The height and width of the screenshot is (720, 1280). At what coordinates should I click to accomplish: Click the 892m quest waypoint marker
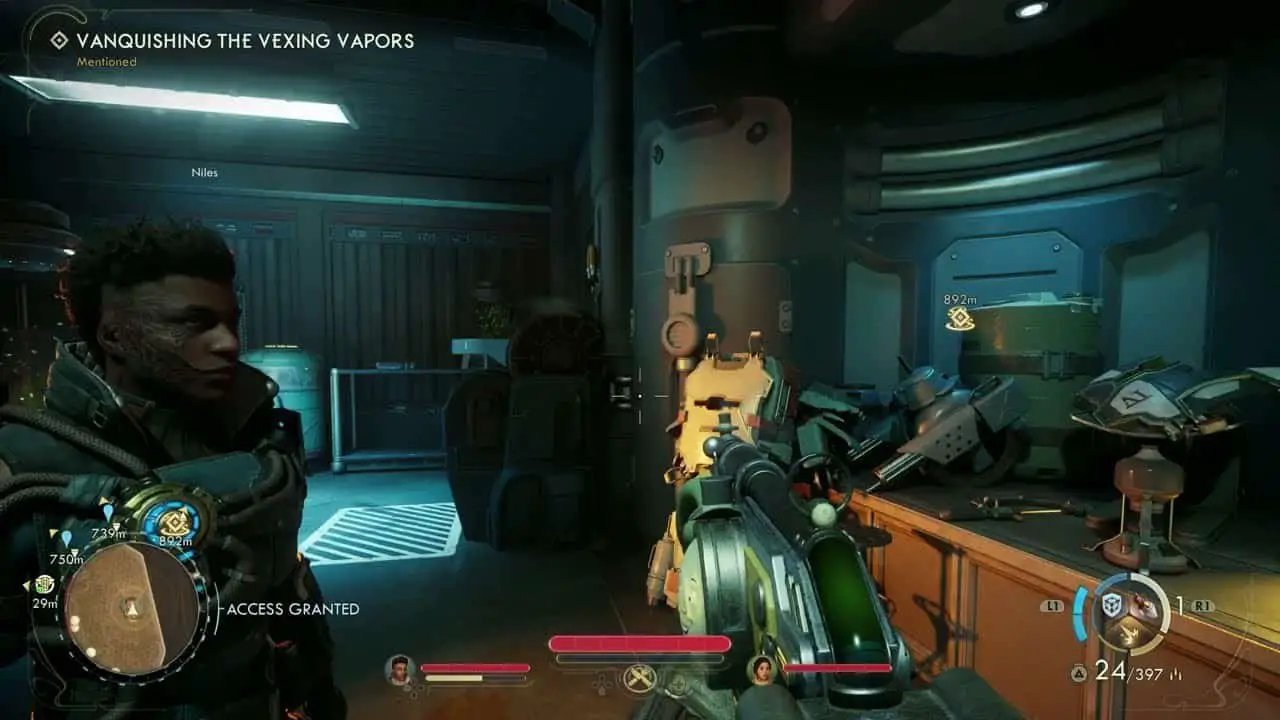[960, 318]
